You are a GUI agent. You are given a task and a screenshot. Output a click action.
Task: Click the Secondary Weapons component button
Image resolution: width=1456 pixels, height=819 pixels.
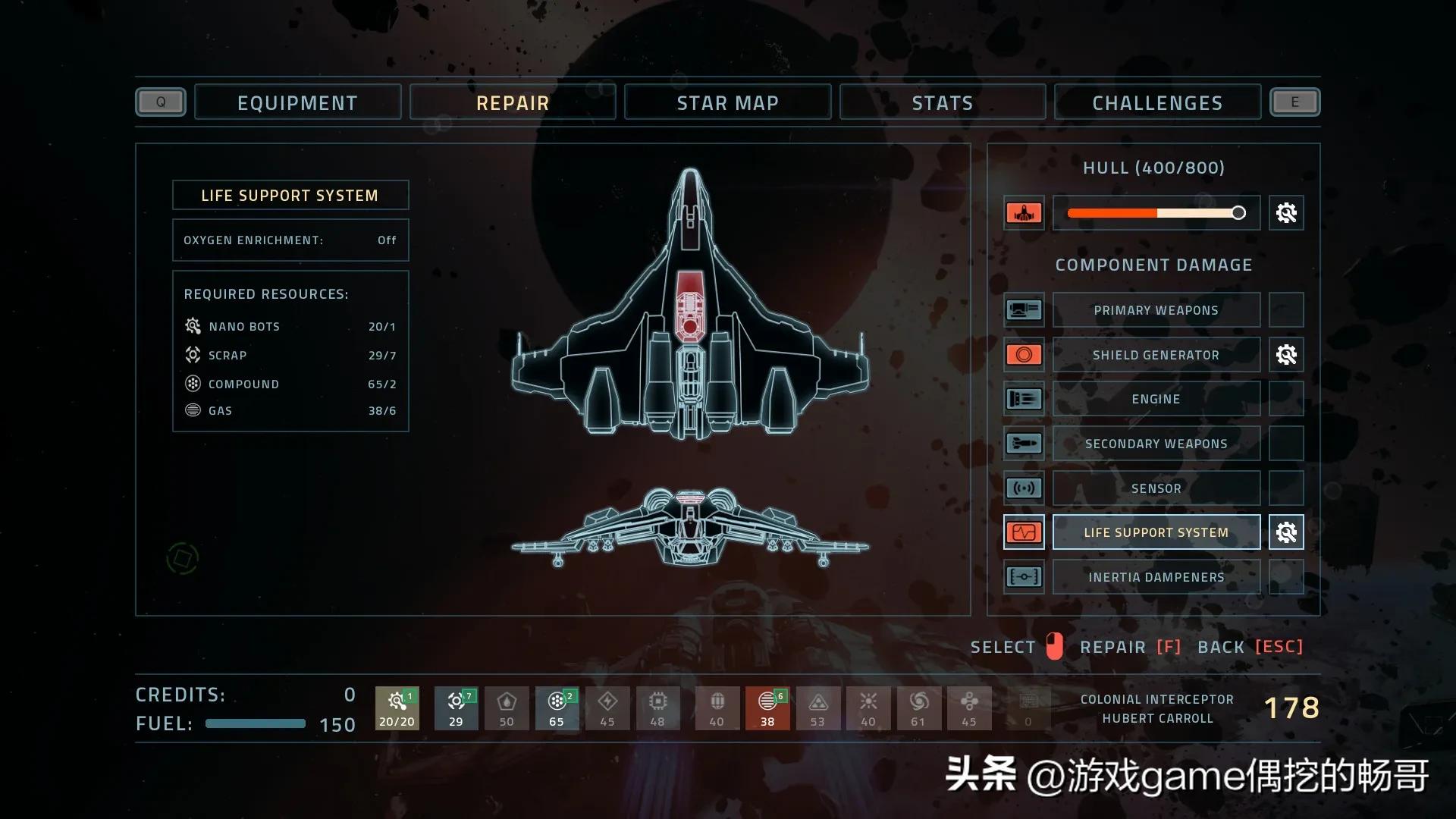pos(1156,443)
